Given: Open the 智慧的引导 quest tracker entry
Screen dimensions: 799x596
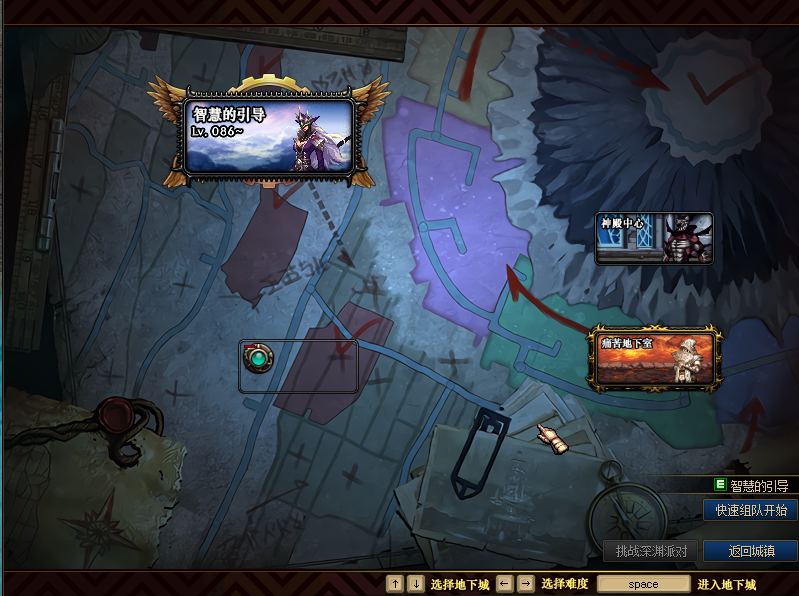Looking at the screenshot, I should pos(758,486).
